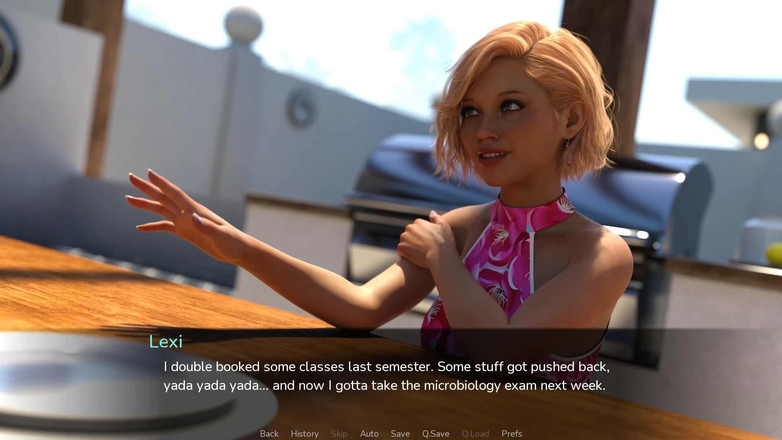Toggle Auto dialogue advance
The width and height of the screenshot is (782, 440).
[369, 434]
